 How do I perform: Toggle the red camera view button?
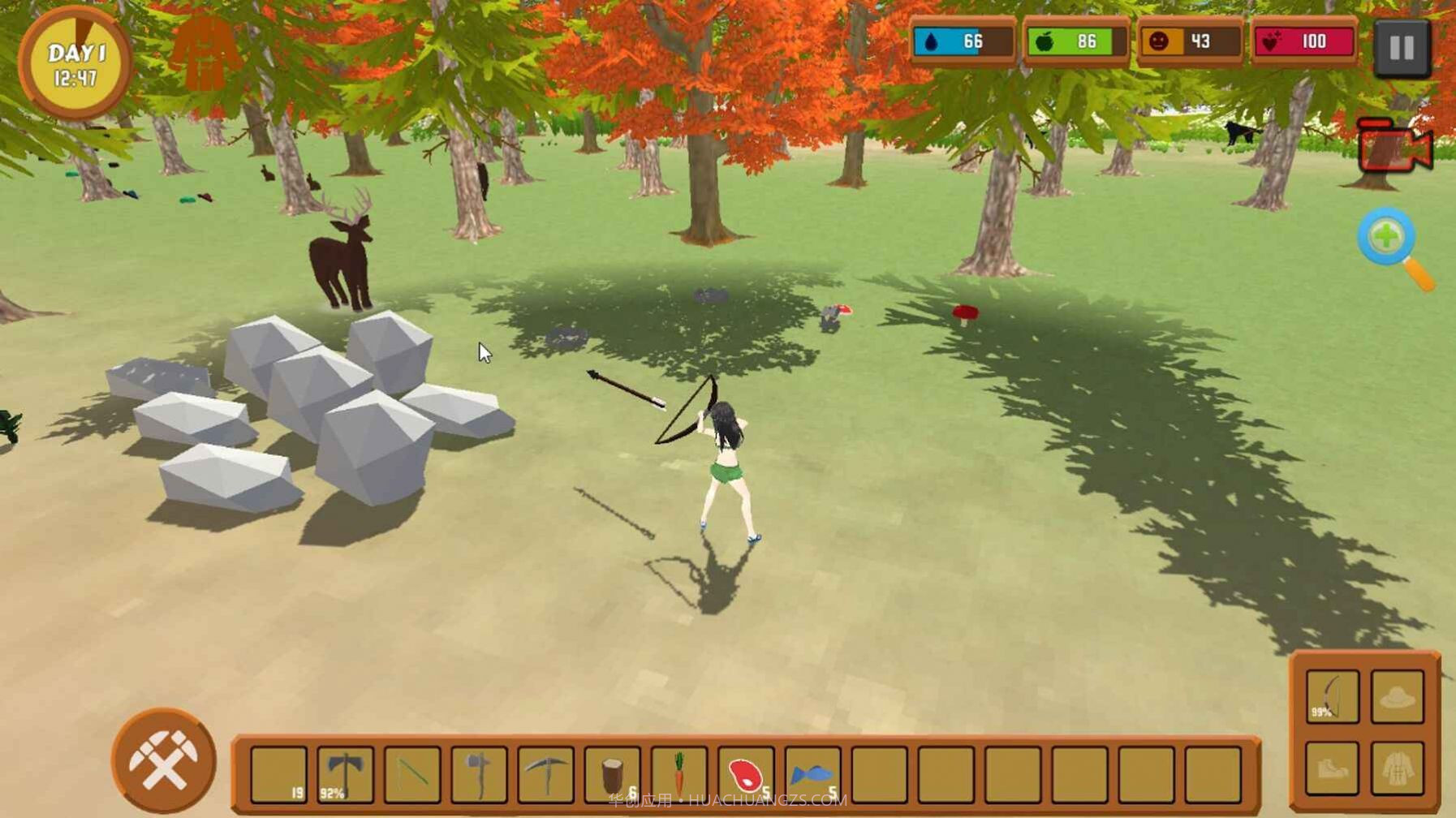click(x=1394, y=146)
